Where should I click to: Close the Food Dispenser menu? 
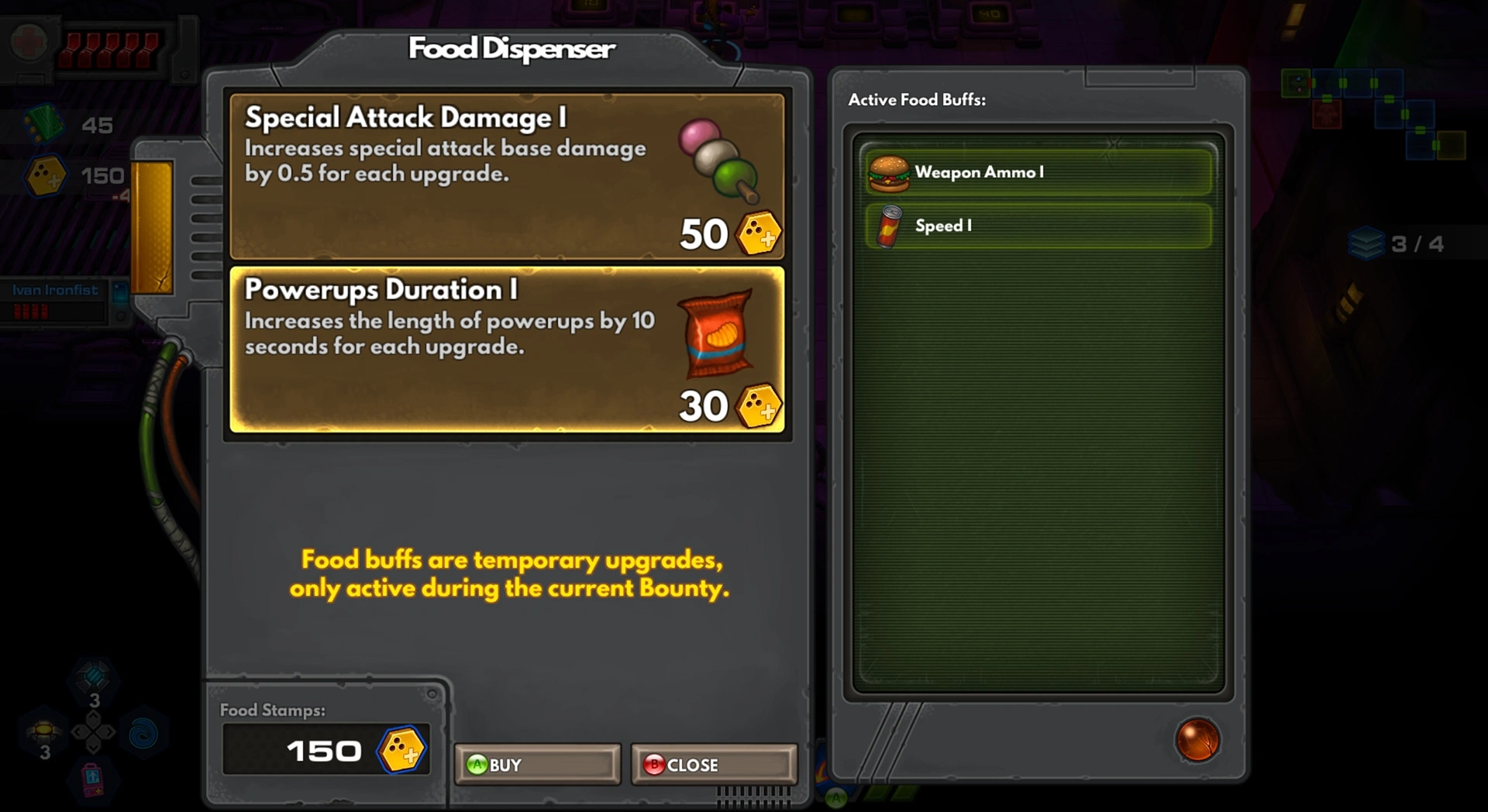pos(713,765)
